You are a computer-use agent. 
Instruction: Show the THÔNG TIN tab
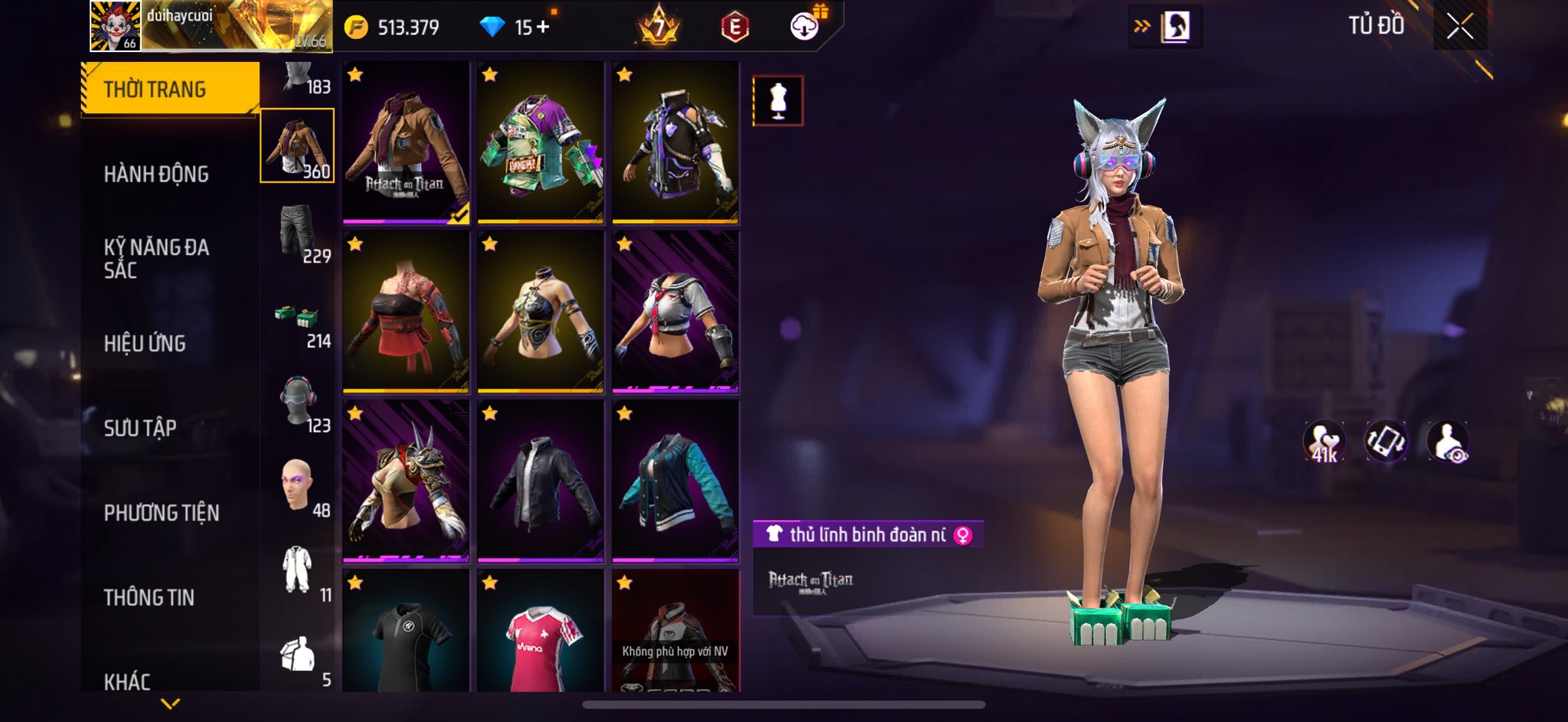point(149,598)
